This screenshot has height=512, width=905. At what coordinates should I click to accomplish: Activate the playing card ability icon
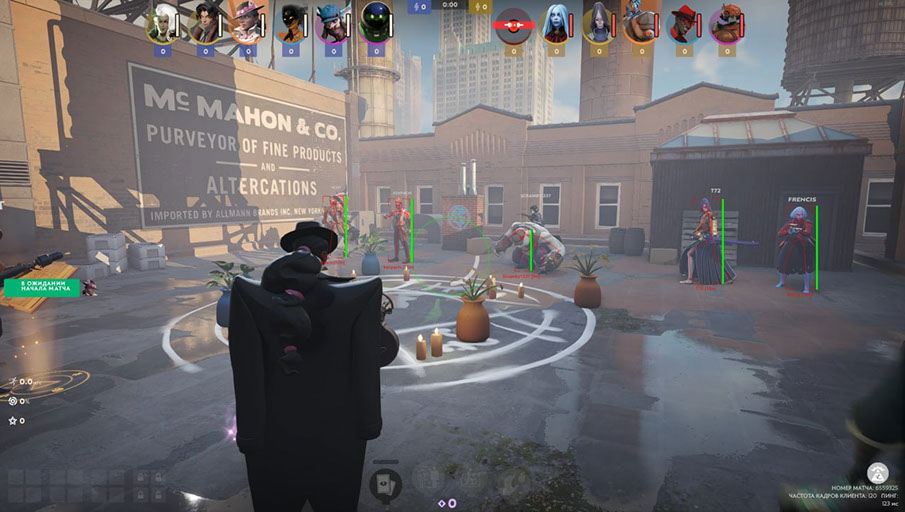click(x=385, y=484)
